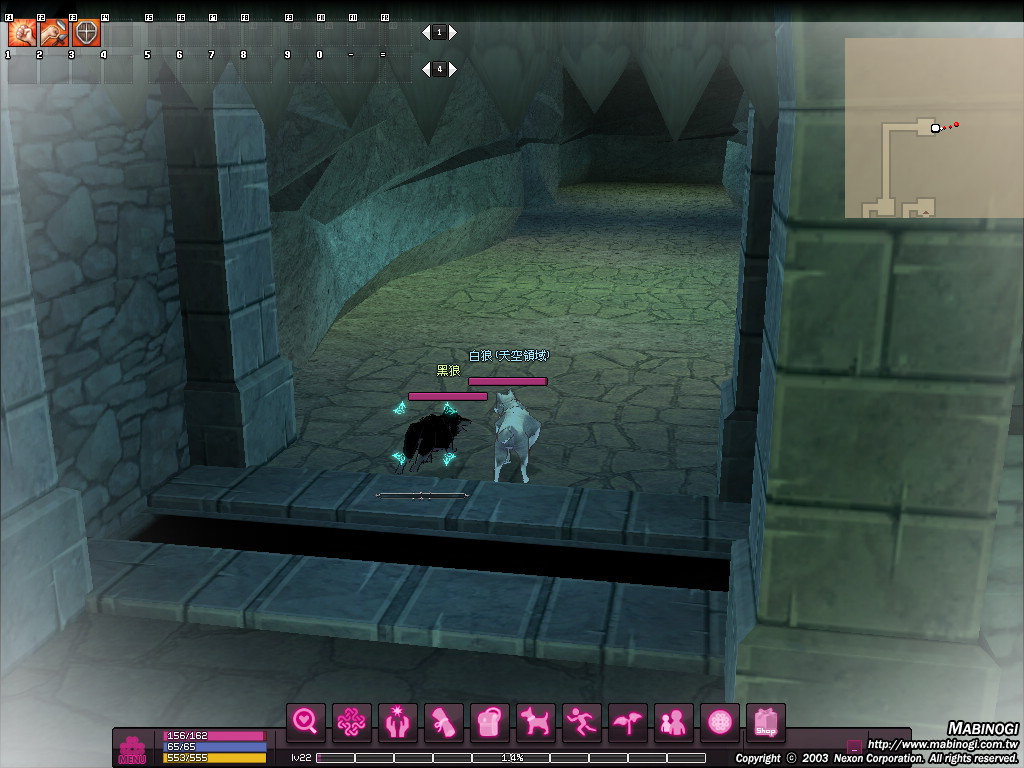Choose the running figure action icon
Viewport: 1024px width, 768px height.
point(582,721)
